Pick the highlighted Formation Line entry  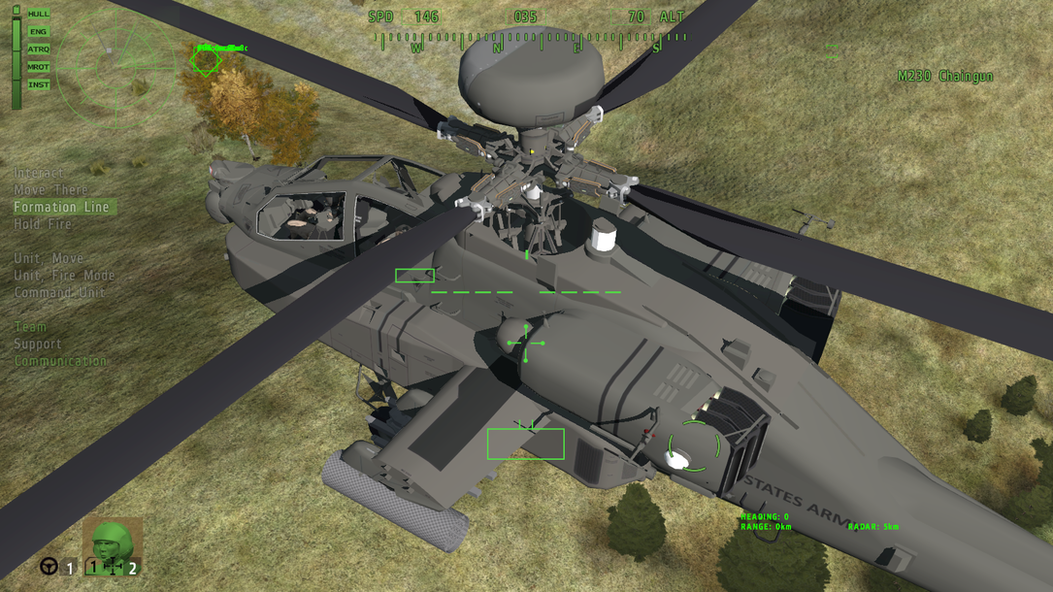(x=62, y=207)
